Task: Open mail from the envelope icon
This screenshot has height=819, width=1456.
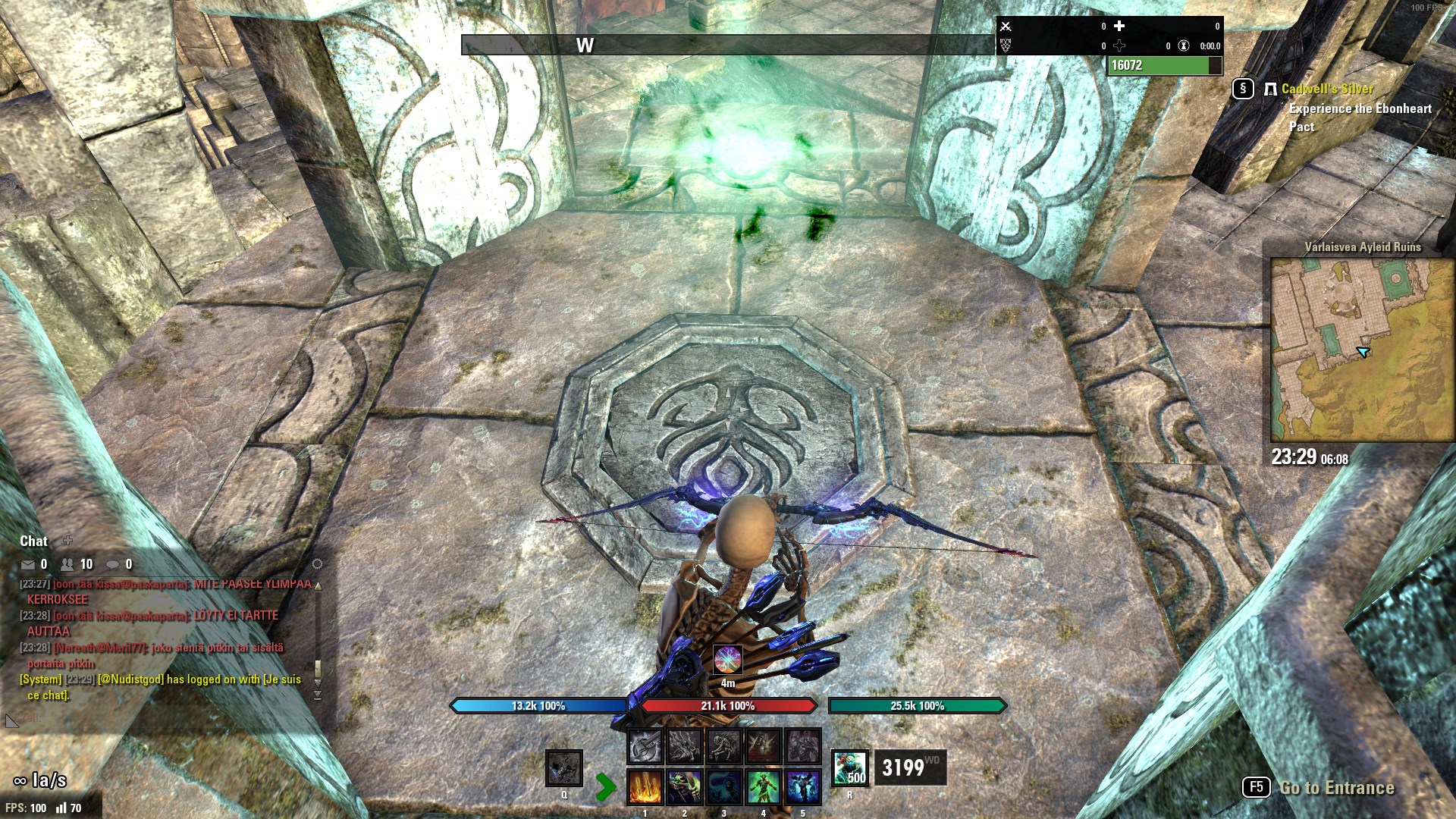Action: (28, 564)
